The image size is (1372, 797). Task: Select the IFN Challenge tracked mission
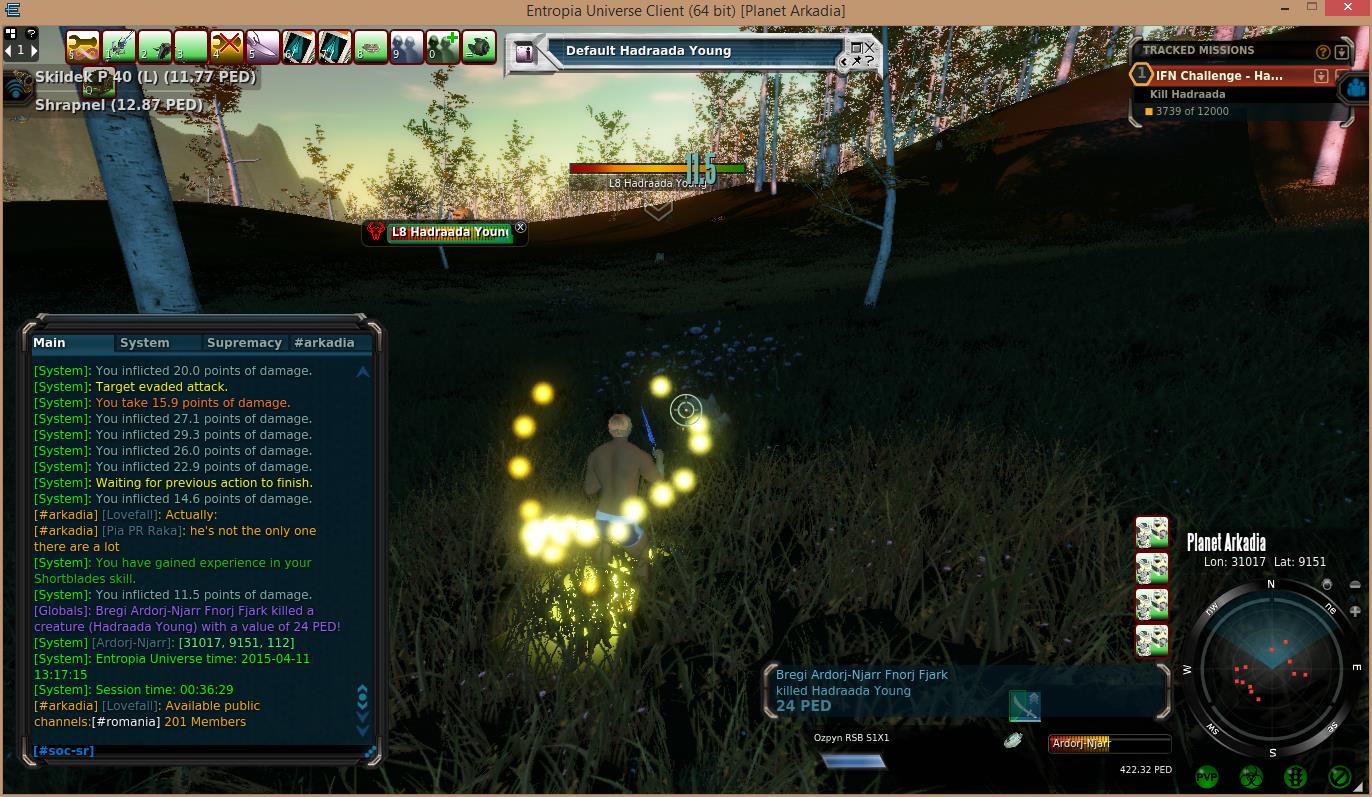[x=1219, y=76]
